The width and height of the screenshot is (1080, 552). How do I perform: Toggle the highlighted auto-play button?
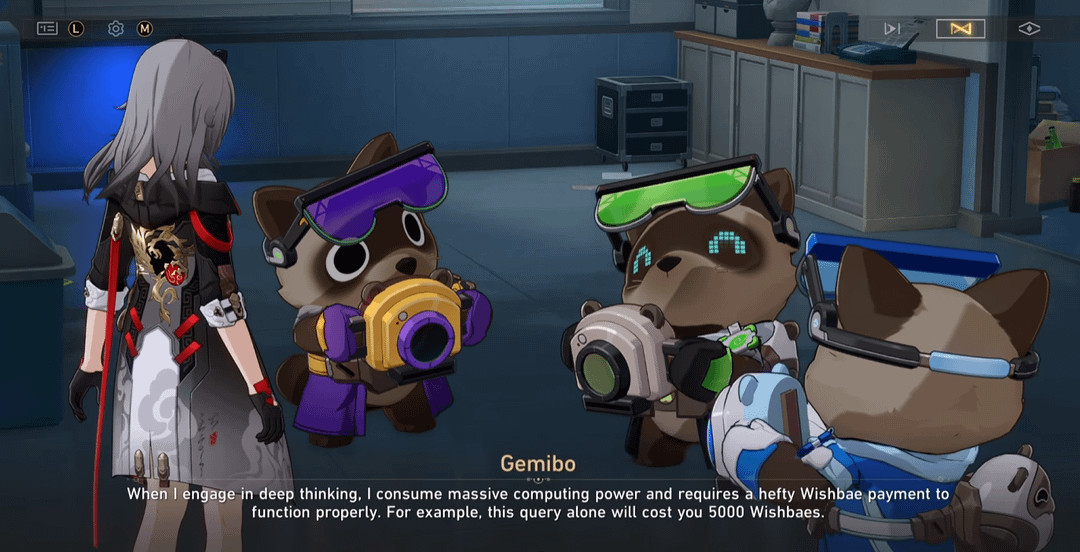click(x=960, y=28)
